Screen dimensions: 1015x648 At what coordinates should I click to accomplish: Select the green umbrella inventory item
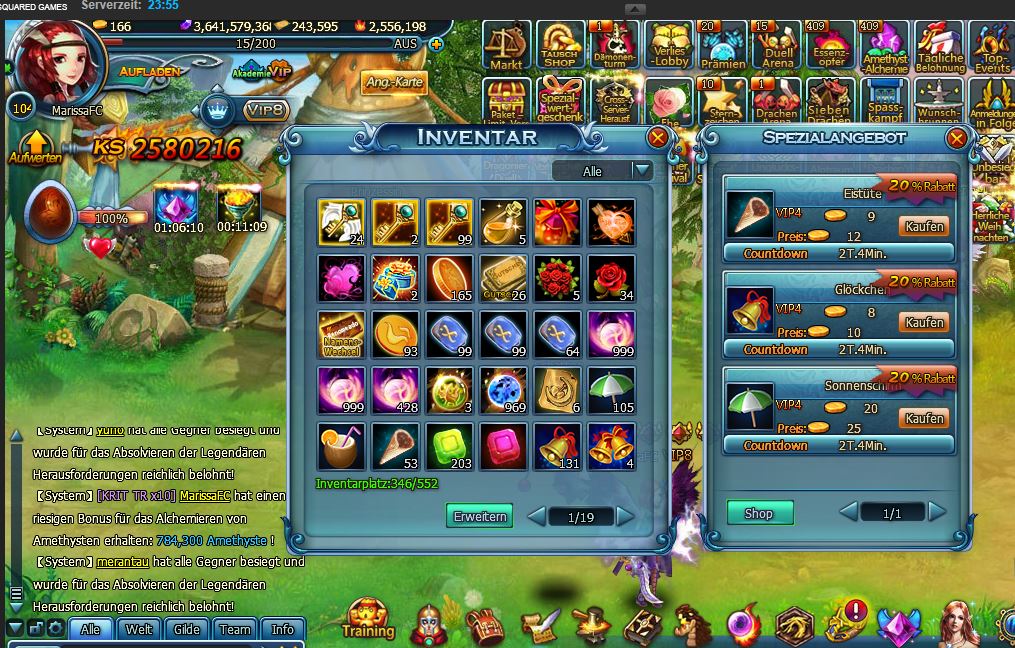[x=610, y=390]
